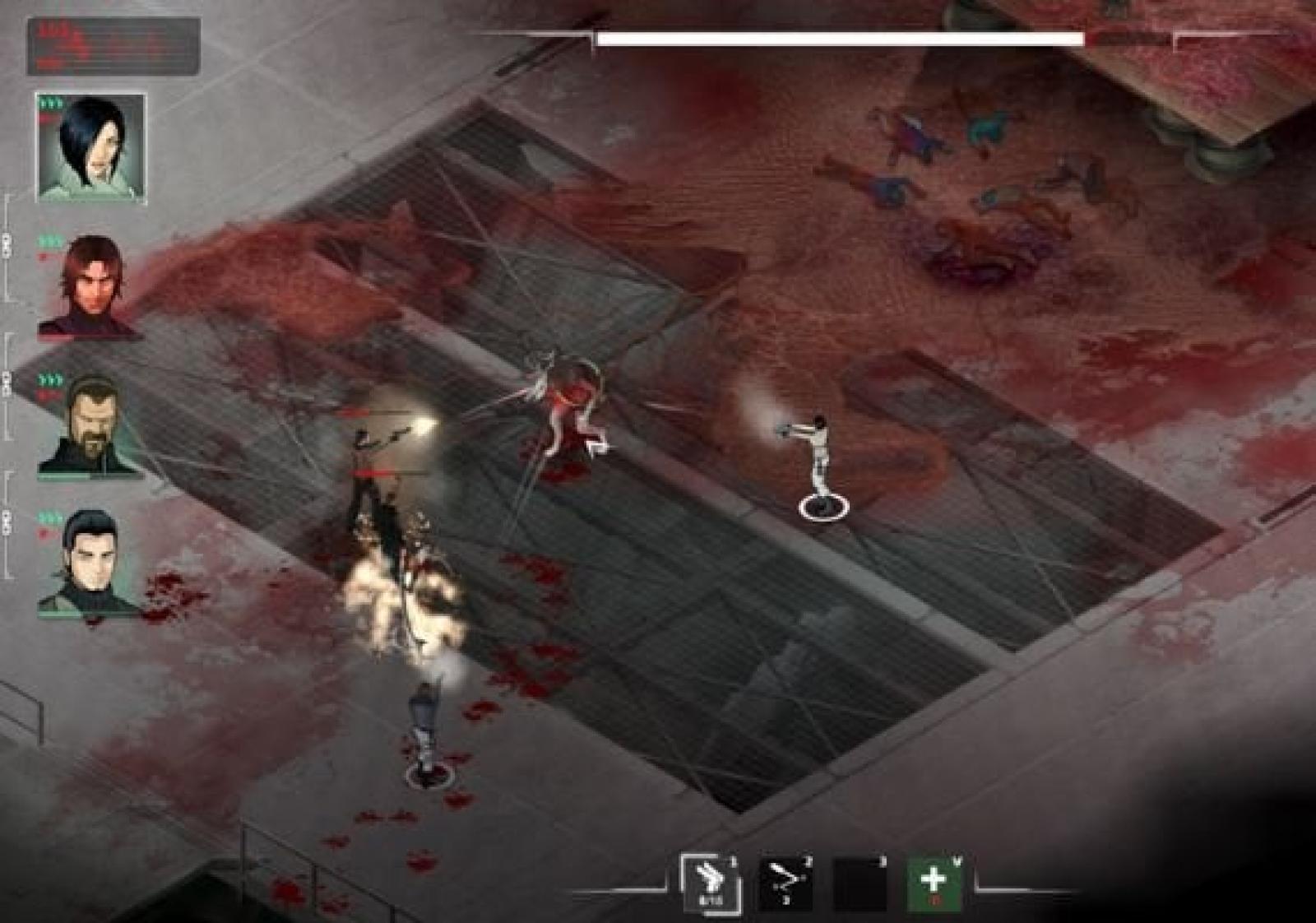Select the dark-haired man in bottom portrait

coord(90,563)
